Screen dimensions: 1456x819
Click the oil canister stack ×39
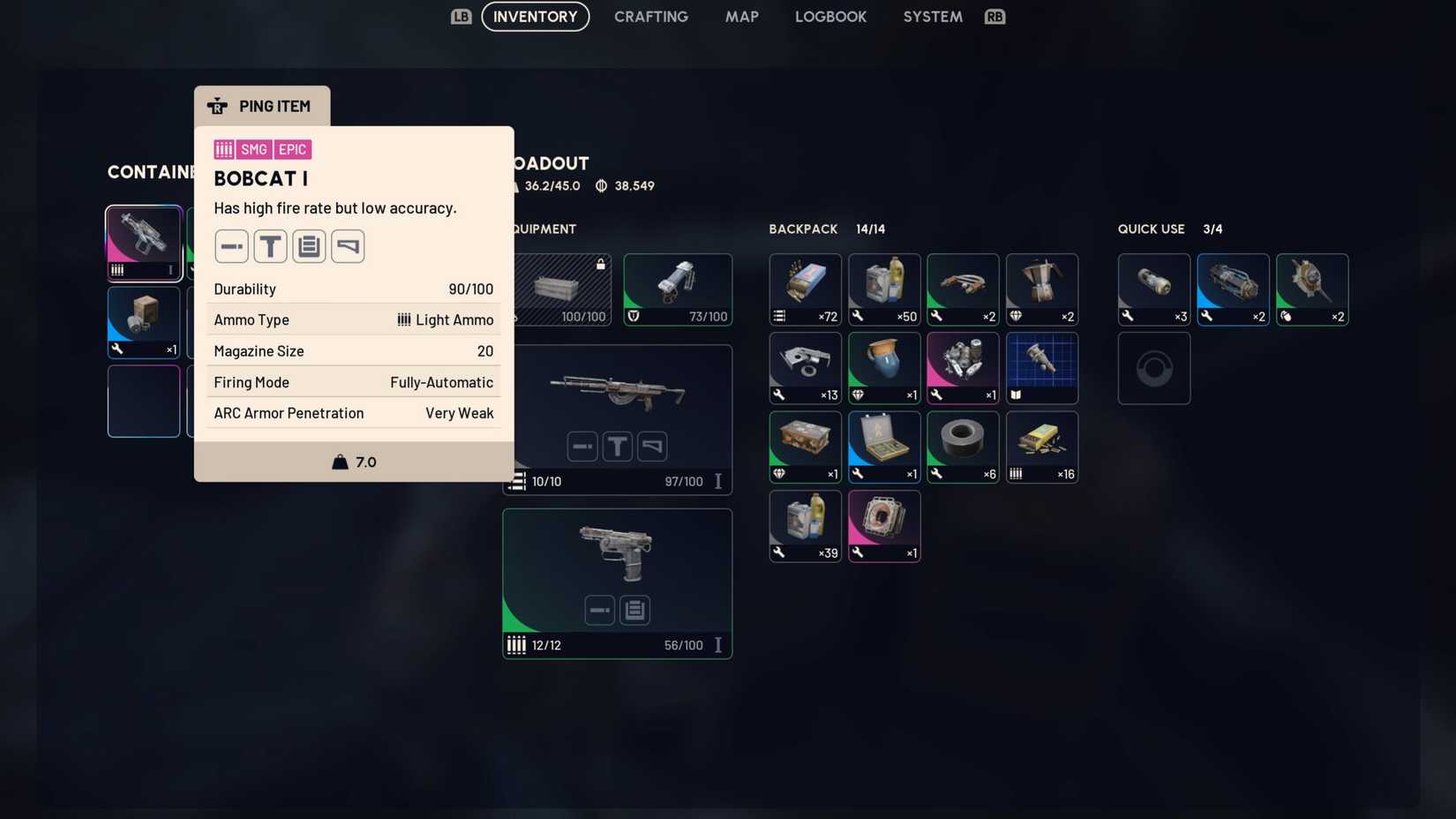point(805,525)
